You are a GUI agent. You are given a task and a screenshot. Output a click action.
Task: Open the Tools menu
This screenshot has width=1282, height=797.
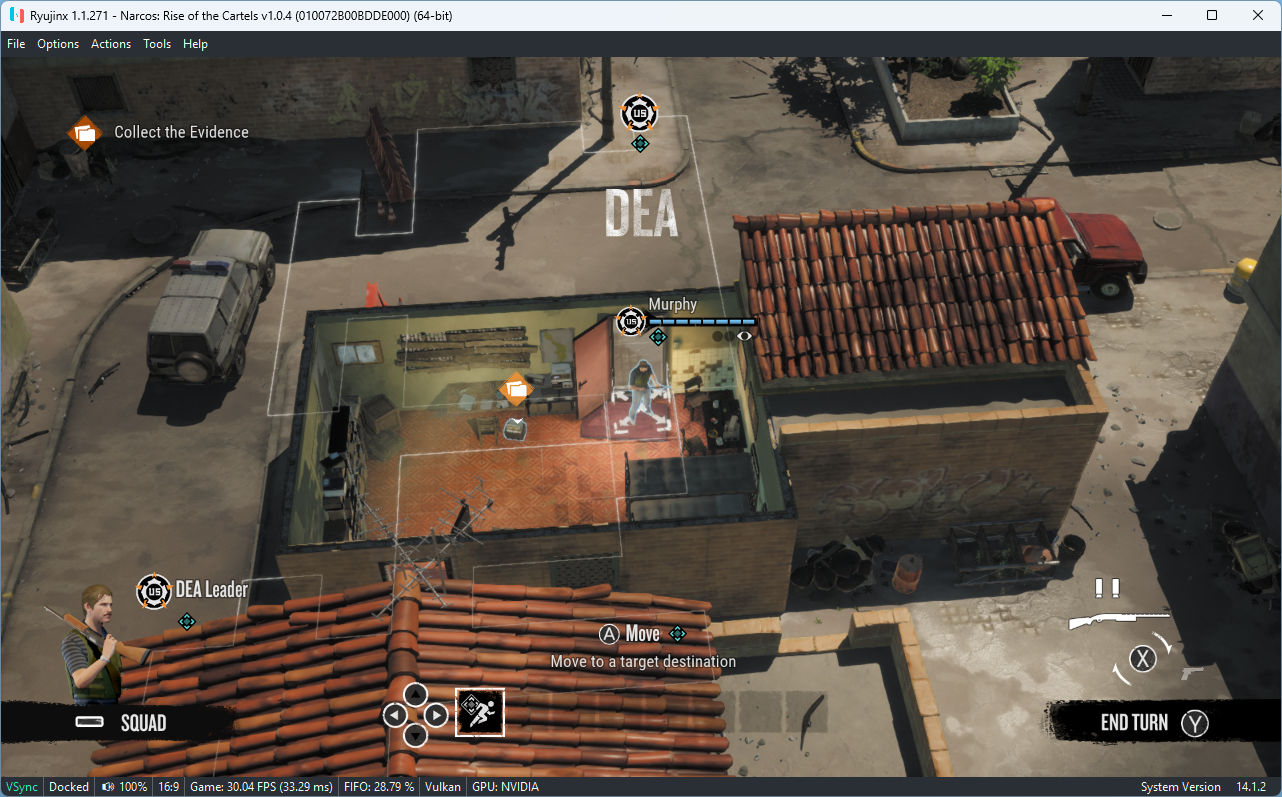click(x=156, y=43)
